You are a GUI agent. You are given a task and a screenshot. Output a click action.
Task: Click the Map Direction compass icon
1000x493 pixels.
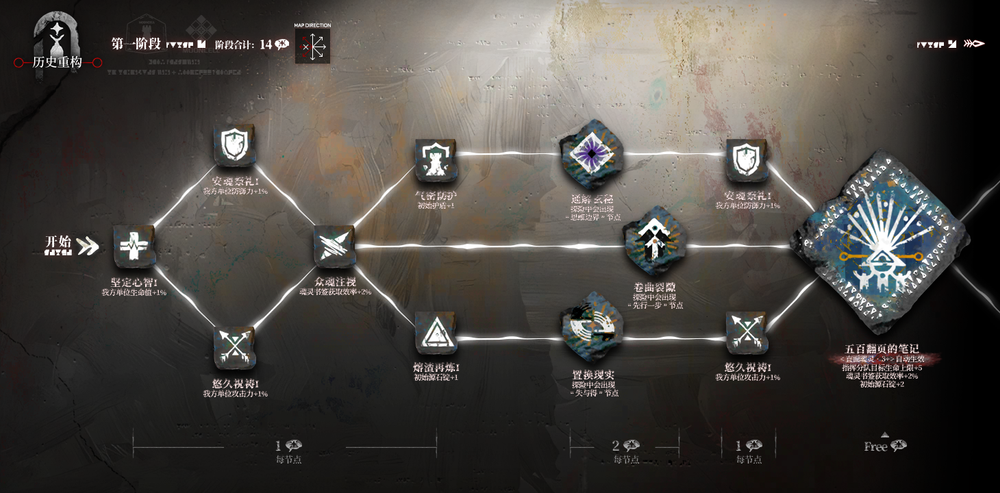tap(313, 46)
